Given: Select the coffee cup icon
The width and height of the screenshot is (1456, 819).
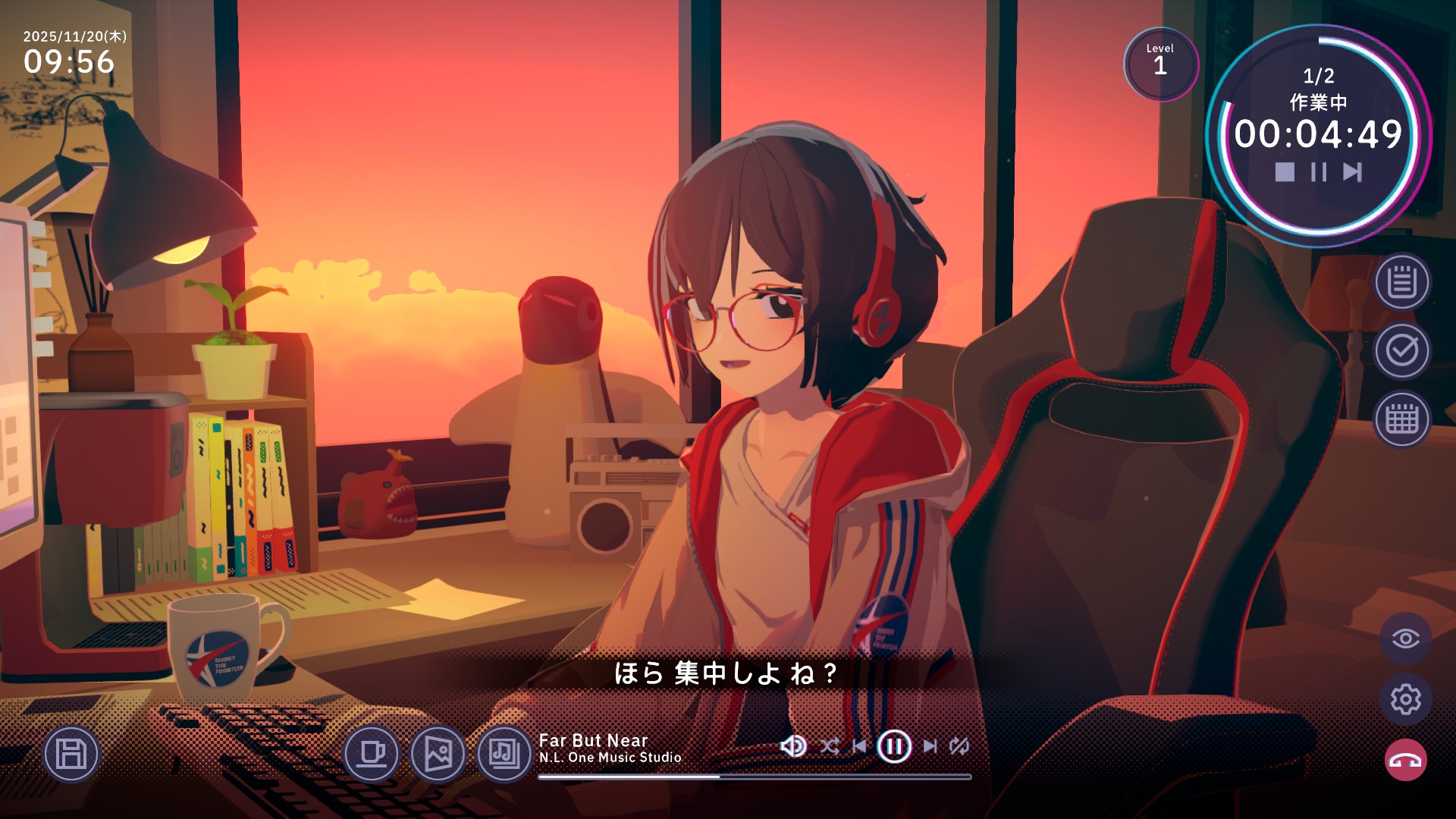Looking at the screenshot, I should pyautogui.click(x=372, y=754).
